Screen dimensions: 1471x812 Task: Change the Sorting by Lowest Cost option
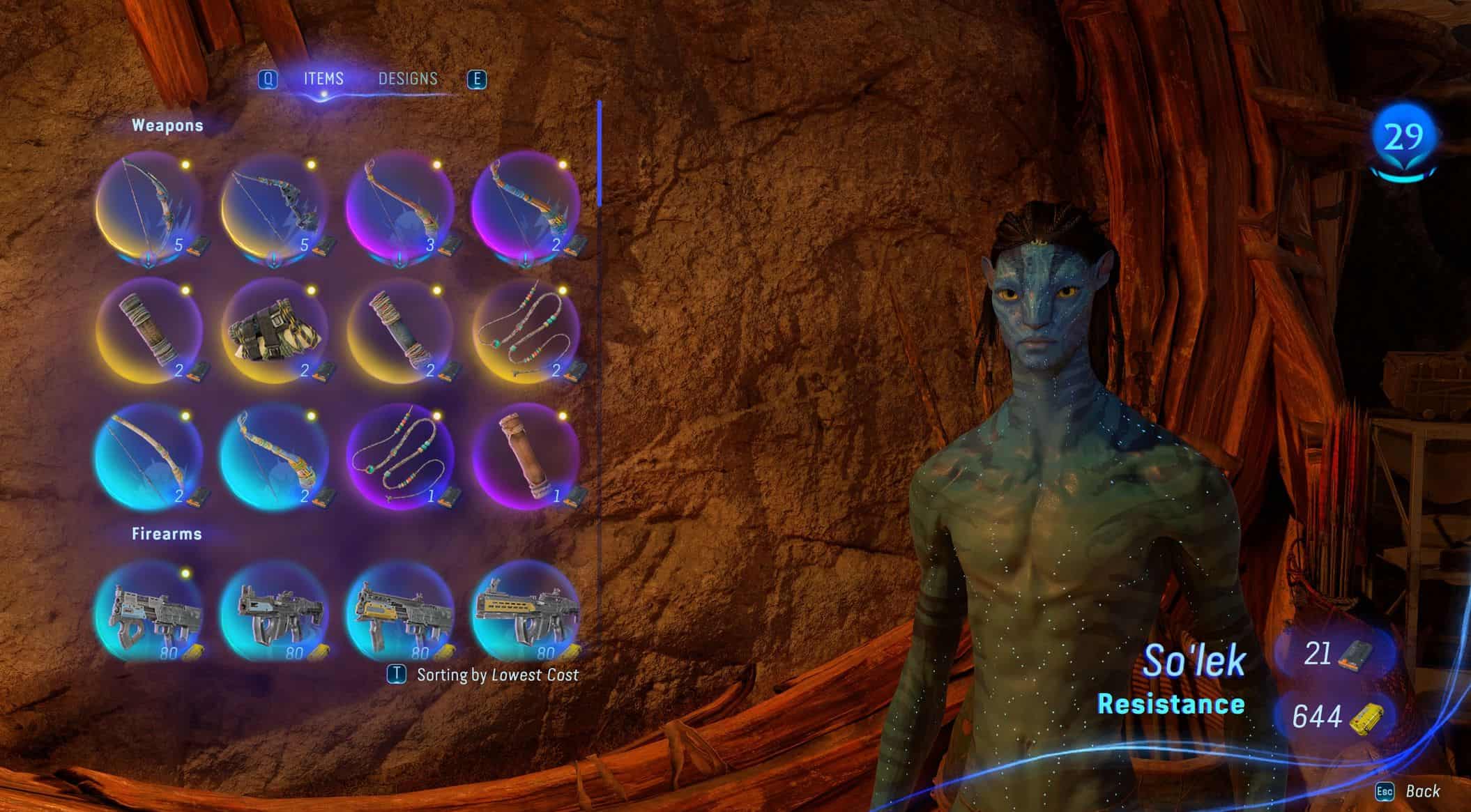[x=484, y=675]
